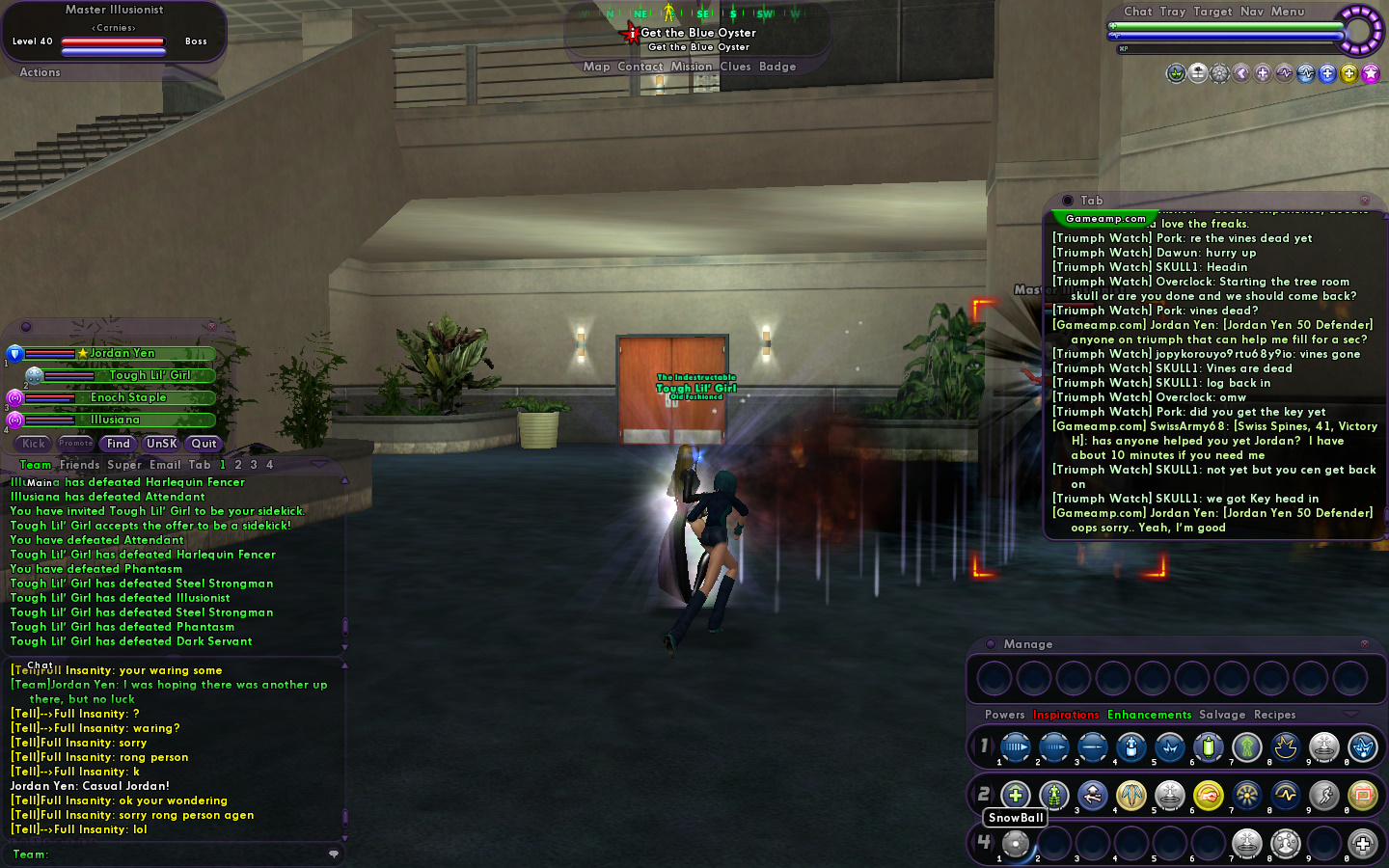Select teammate Enoch Staple

click(128, 397)
